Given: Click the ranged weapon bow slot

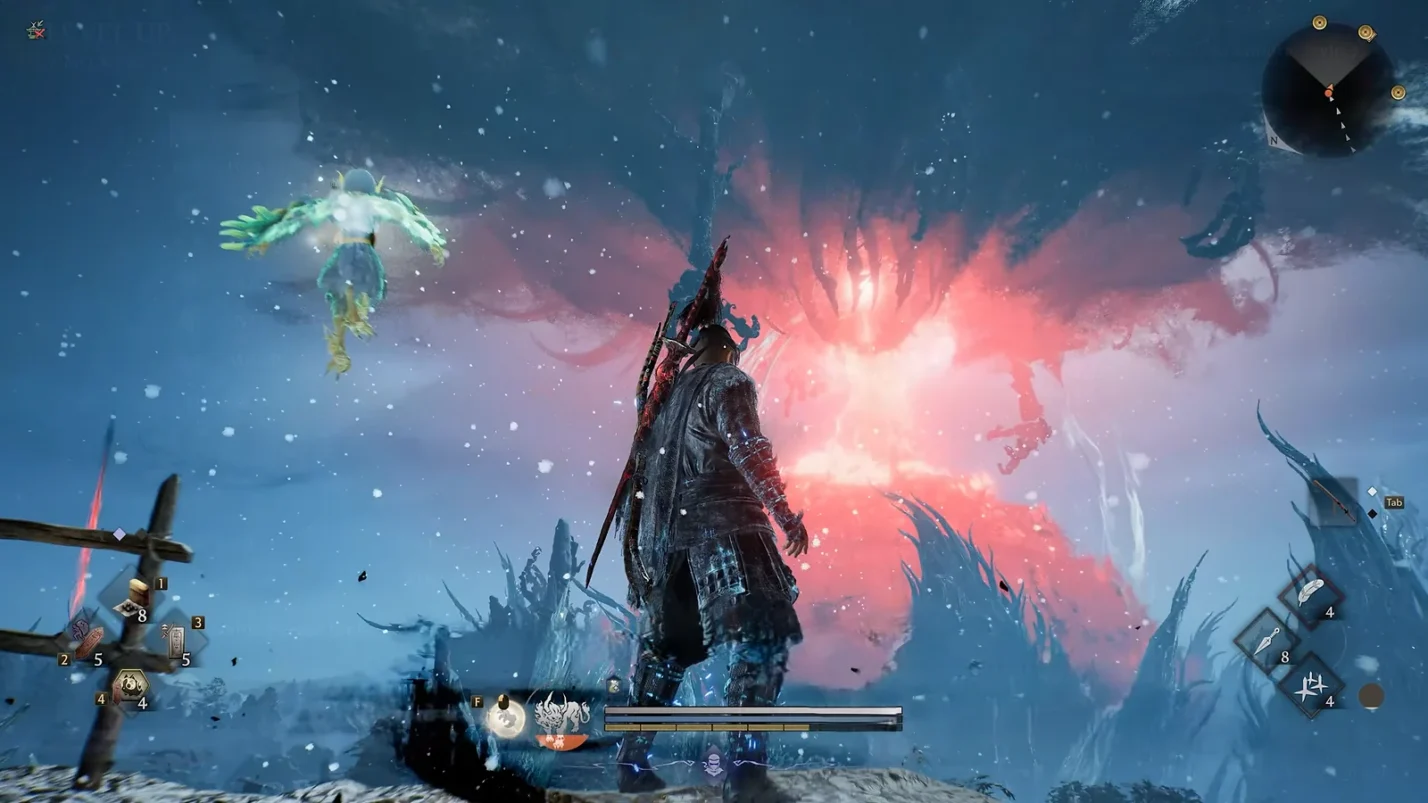Looking at the screenshot, I should click(1334, 500).
